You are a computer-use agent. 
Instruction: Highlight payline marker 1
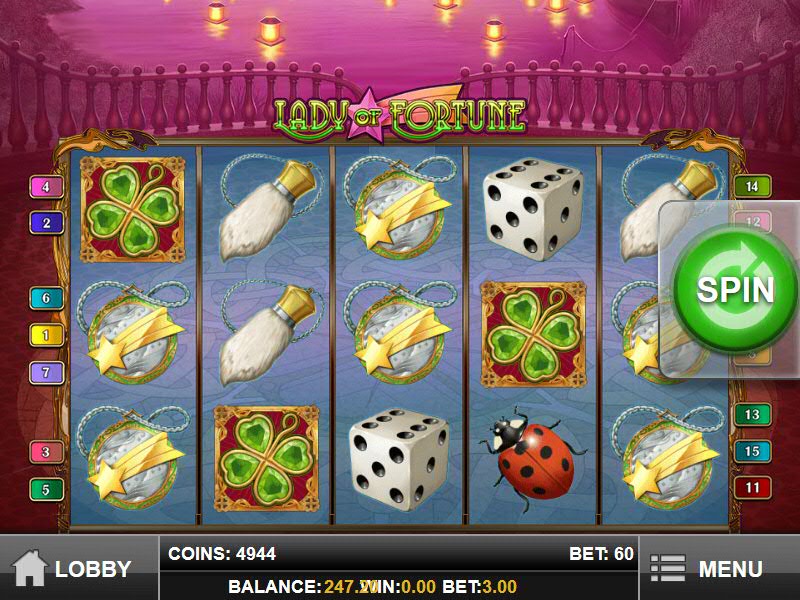[46, 335]
